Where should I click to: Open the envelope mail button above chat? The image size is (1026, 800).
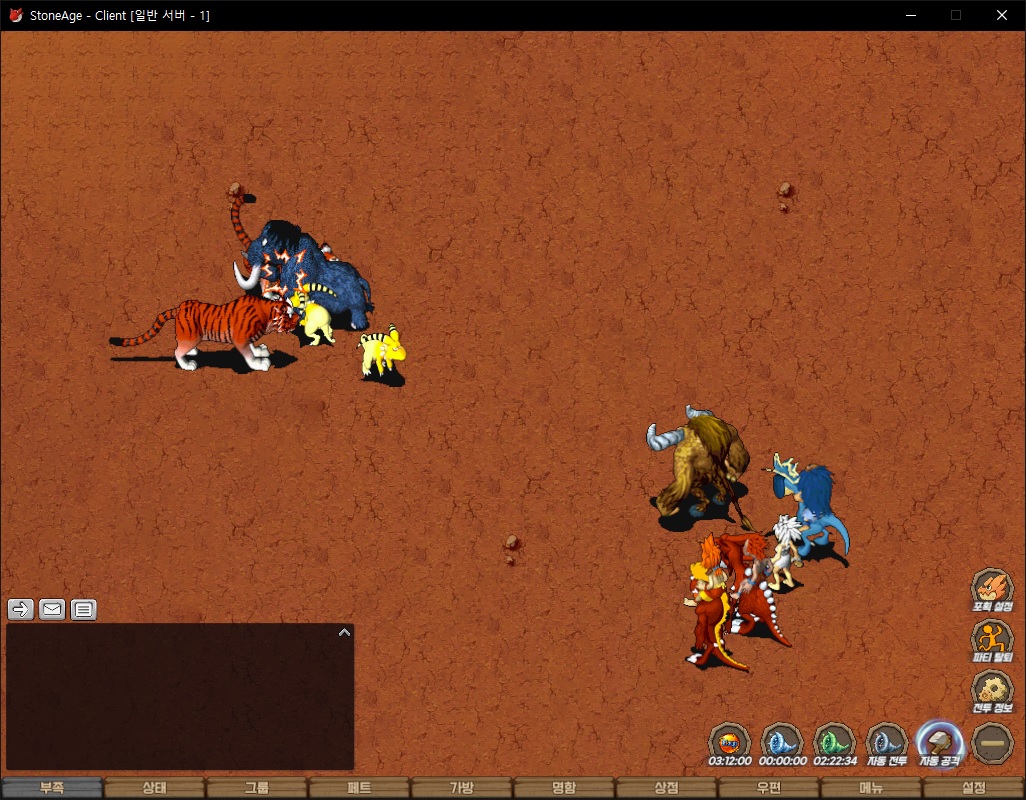coord(52,609)
